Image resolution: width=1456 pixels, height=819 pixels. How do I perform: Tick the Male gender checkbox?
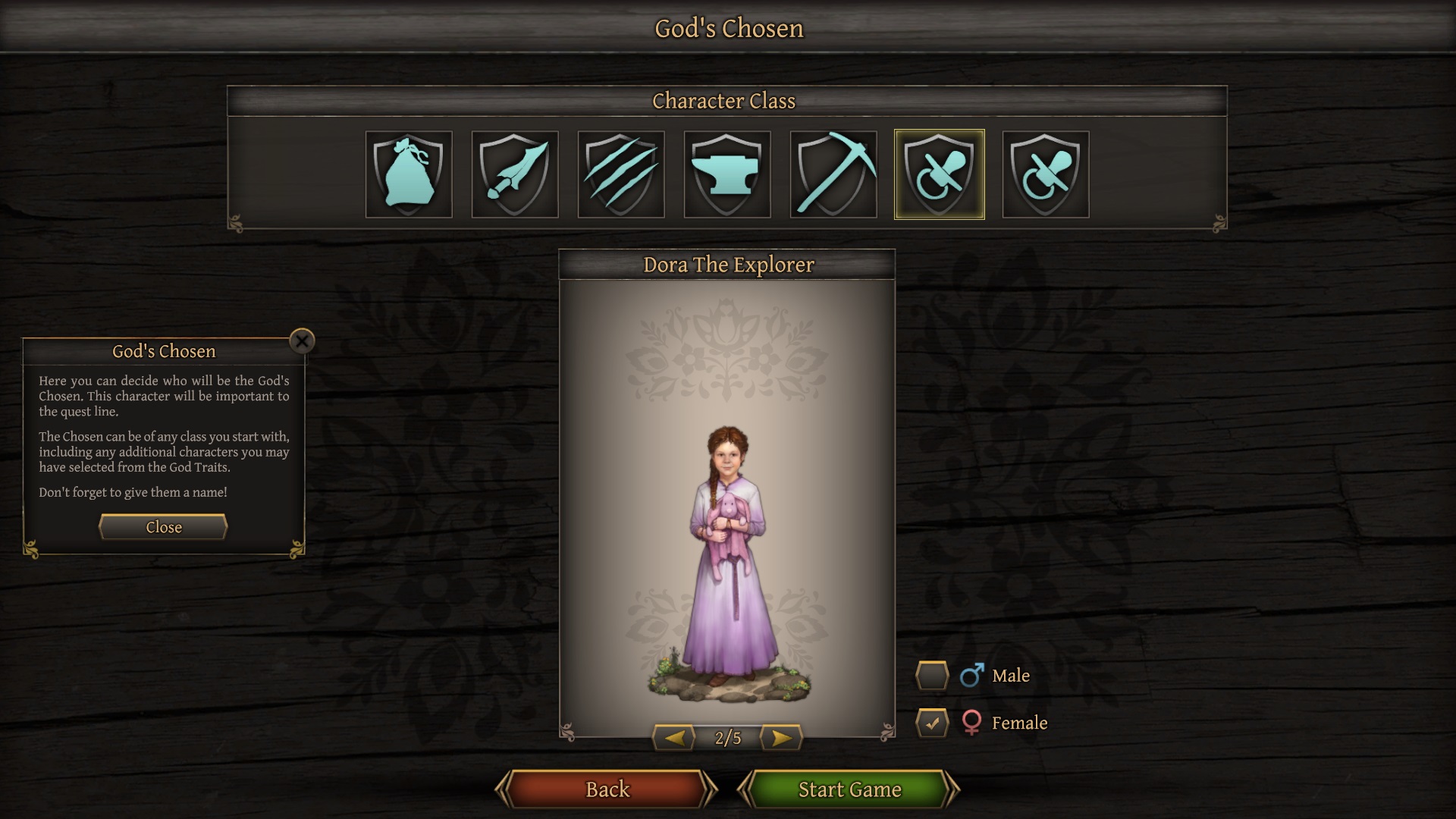[932, 676]
